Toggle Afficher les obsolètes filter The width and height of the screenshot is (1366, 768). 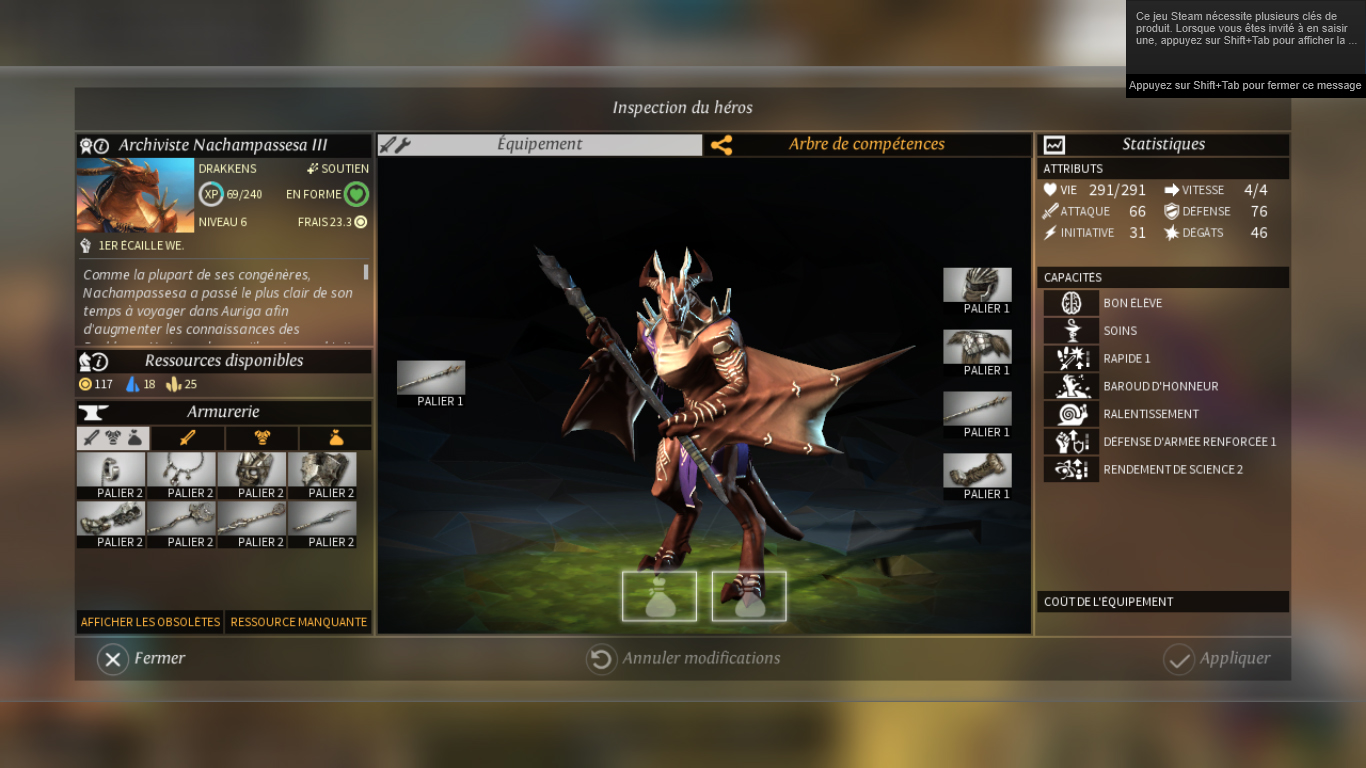coord(150,622)
